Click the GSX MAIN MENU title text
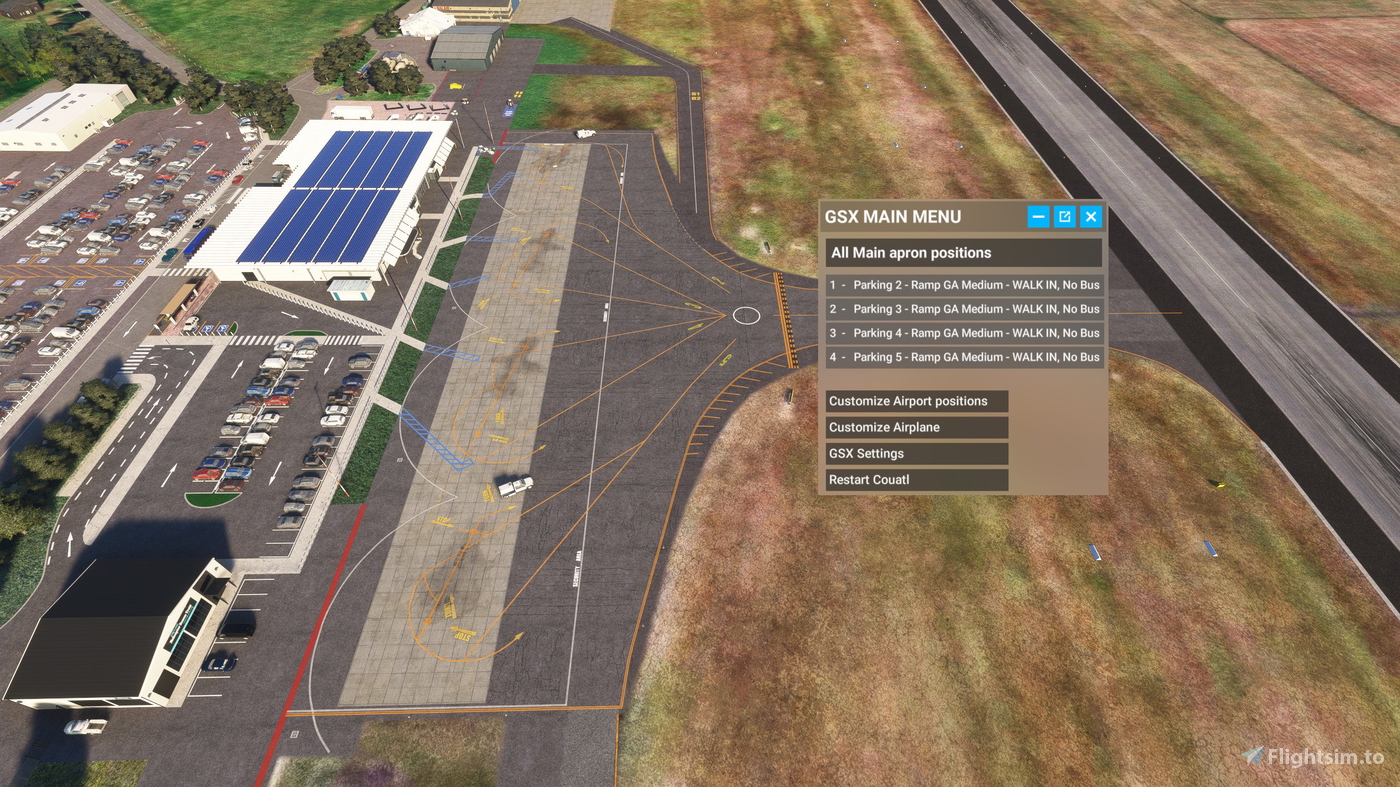1400x787 pixels. [891, 216]
